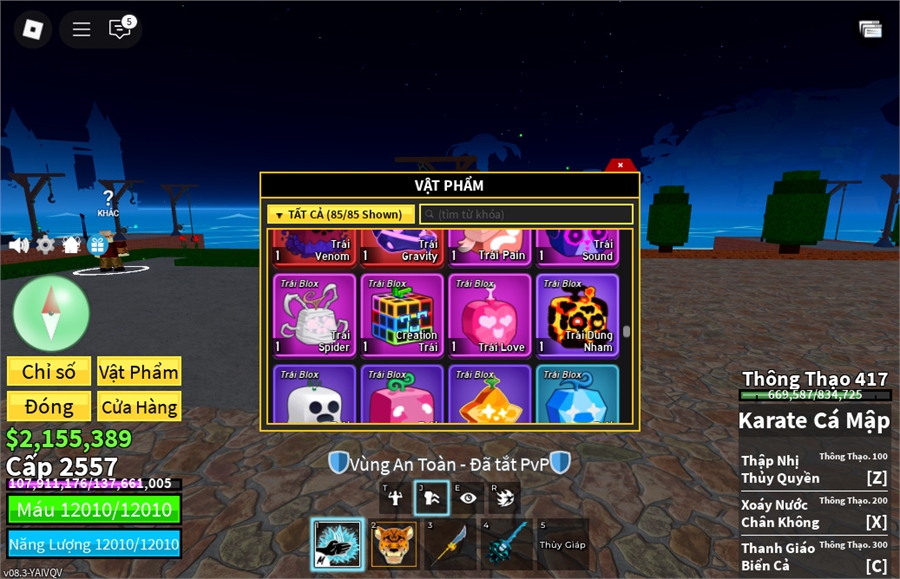Select the Trái Pain fruit
The height and width of the screenshot is (579, 900).
pos(489,245)
